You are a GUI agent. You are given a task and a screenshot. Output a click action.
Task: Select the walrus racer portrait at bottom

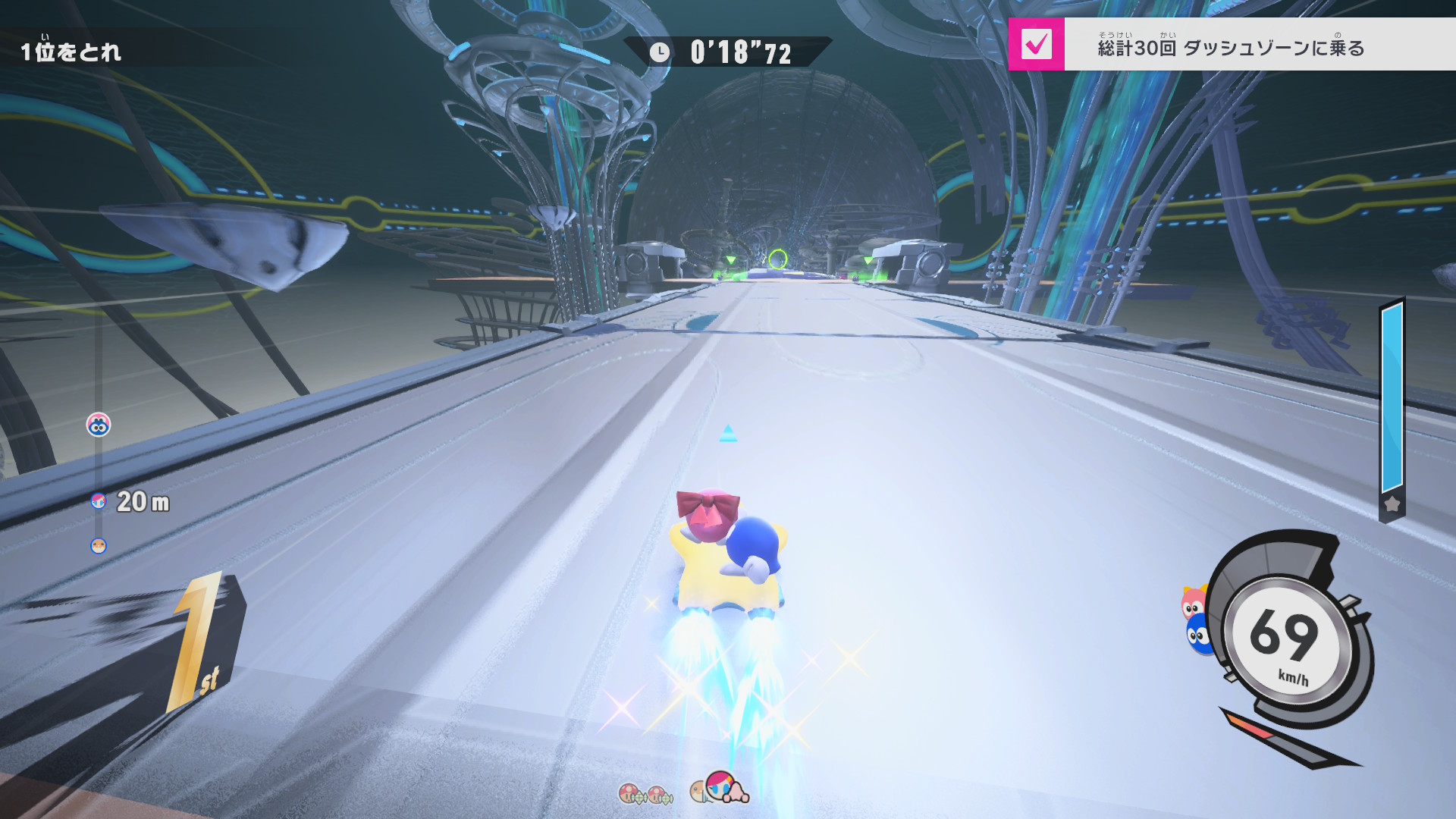[x=698, y=792]
